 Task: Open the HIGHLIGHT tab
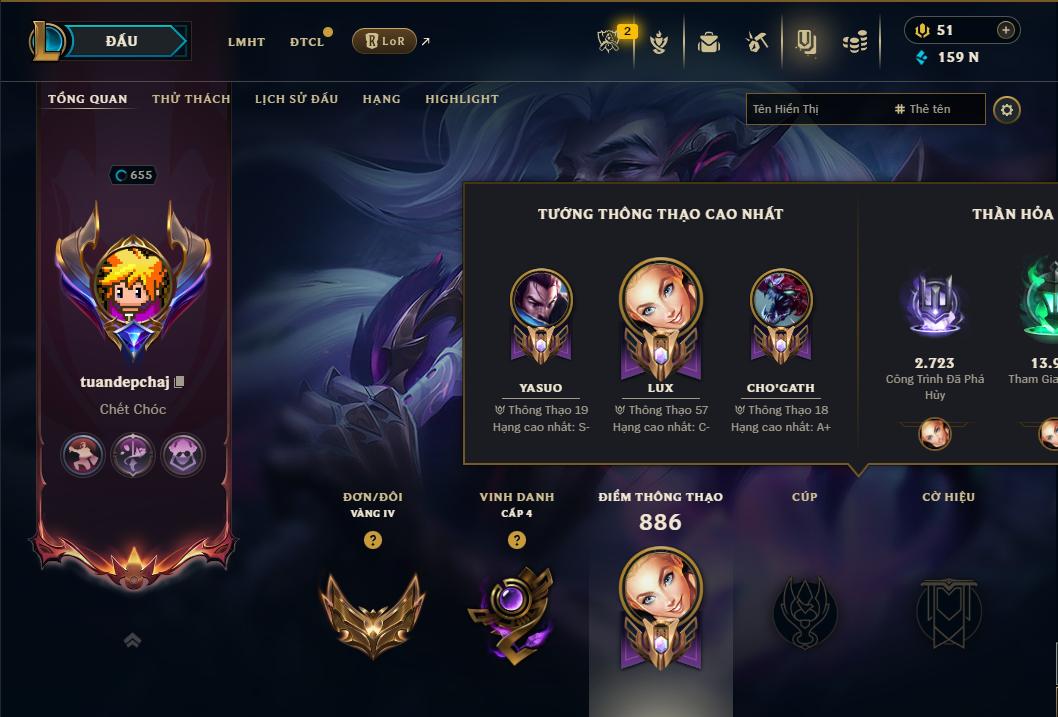coord(462,99)
